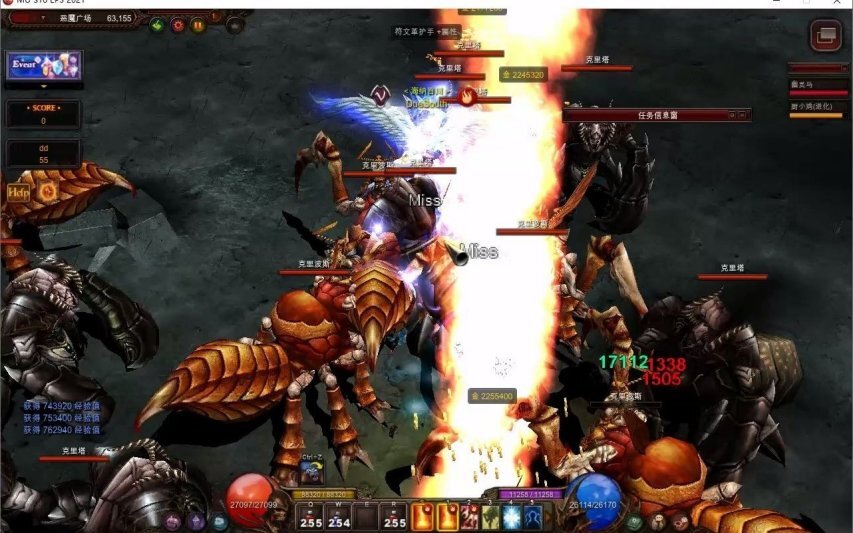Select the 任务信息窗 quest info bar
Viewport: 853px width, 533px height.
(656, 115)
